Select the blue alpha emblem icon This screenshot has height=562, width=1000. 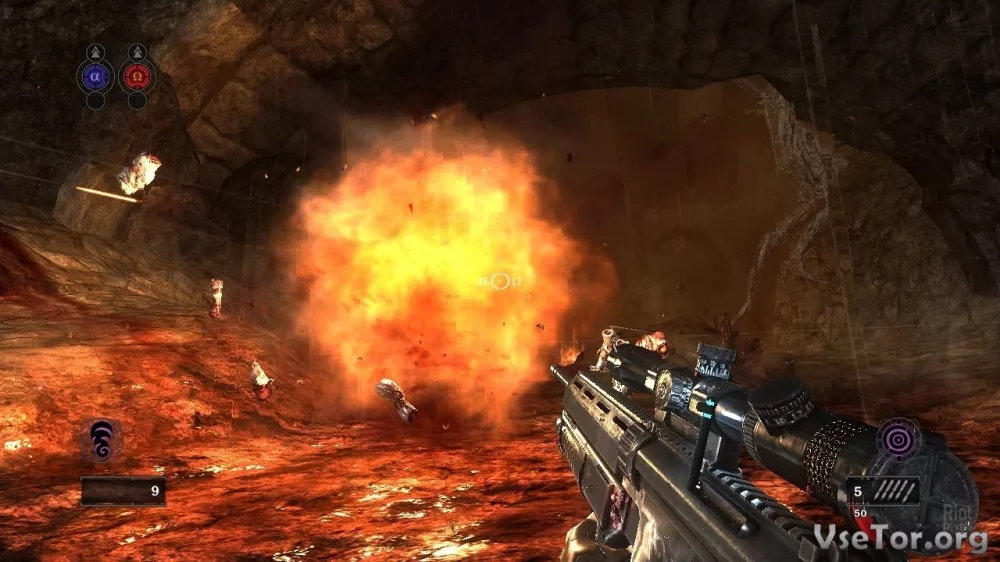click(x=95, y=75)
